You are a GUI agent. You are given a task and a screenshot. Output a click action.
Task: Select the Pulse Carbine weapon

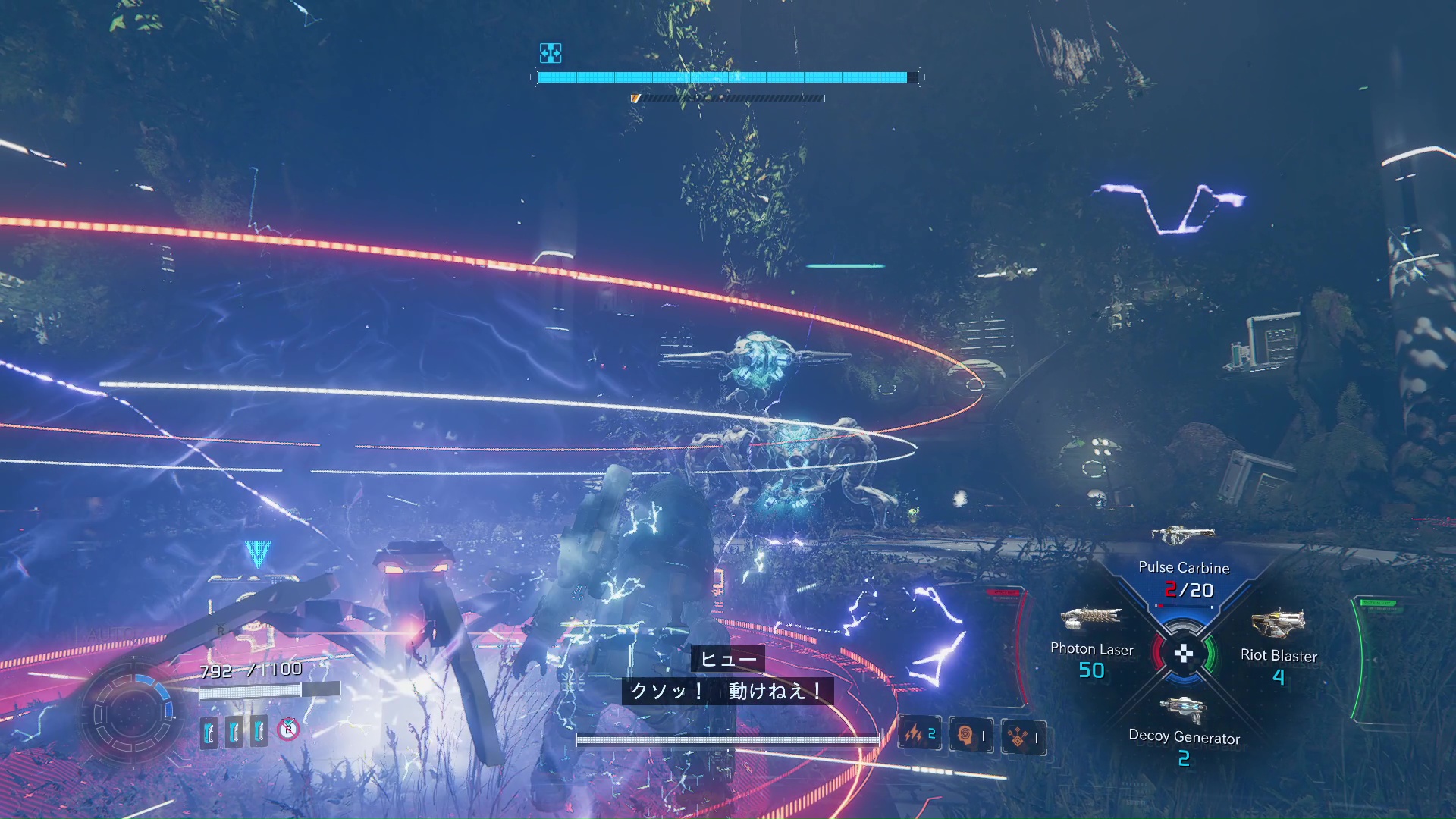[x=1183, y=537]
